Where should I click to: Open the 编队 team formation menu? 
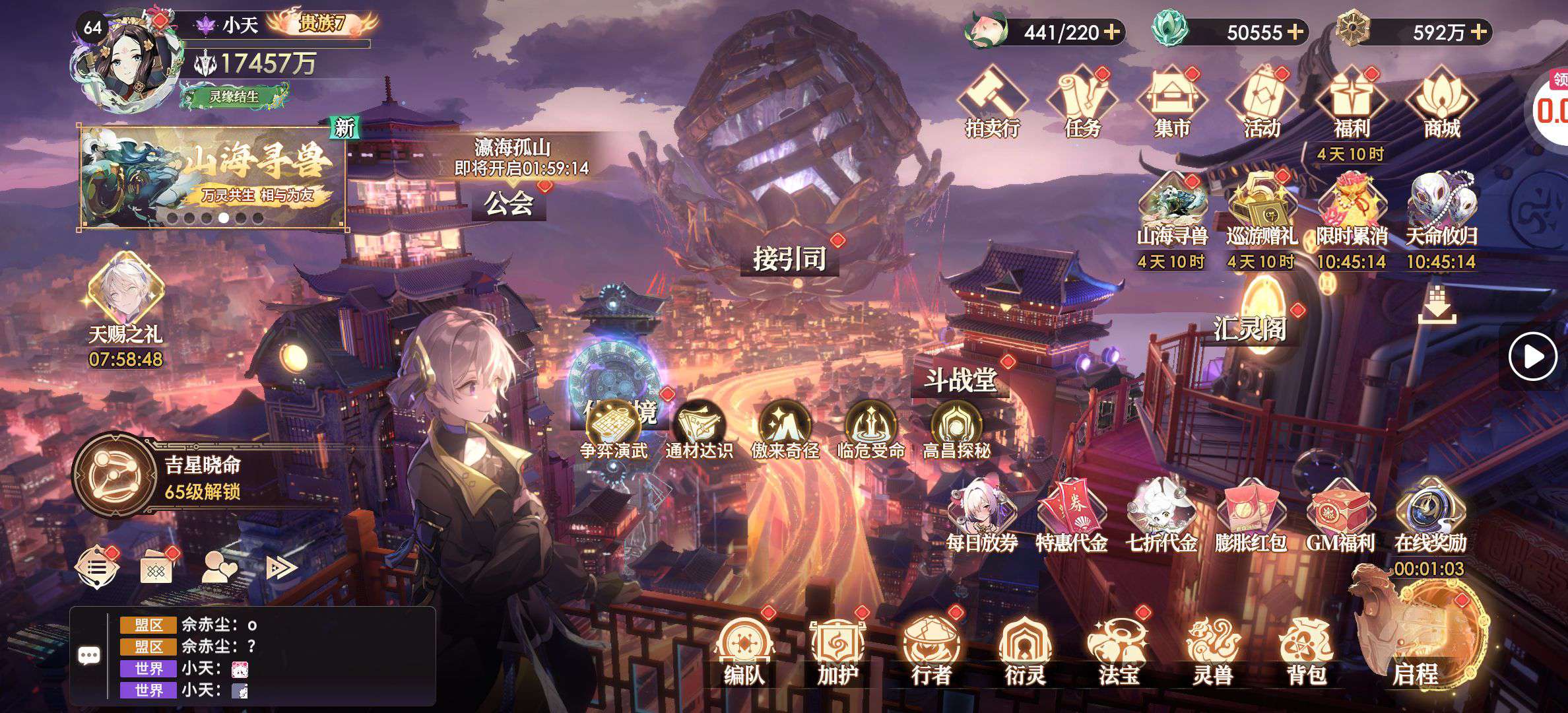(x=744, y=650)
